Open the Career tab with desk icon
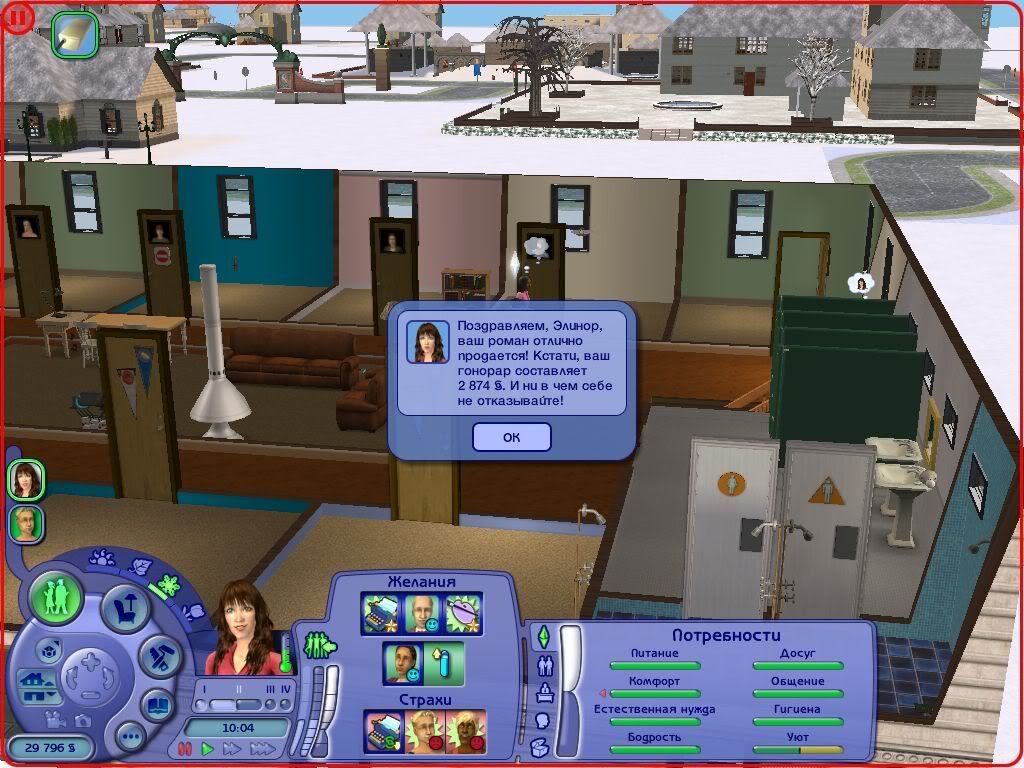The image size is (1024, 768). [x=544, y=692]
